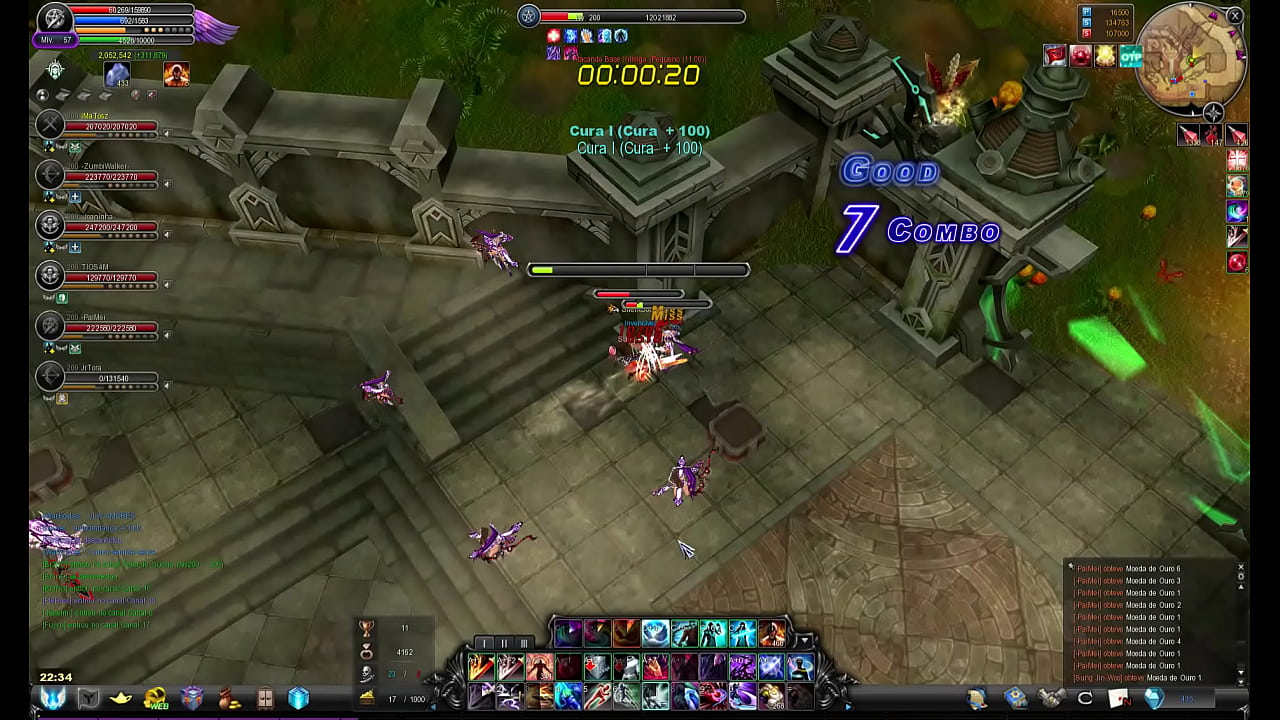The image size is (1280, 720).
Task: Switch to hotbar page III
Action: click(523, 643)
